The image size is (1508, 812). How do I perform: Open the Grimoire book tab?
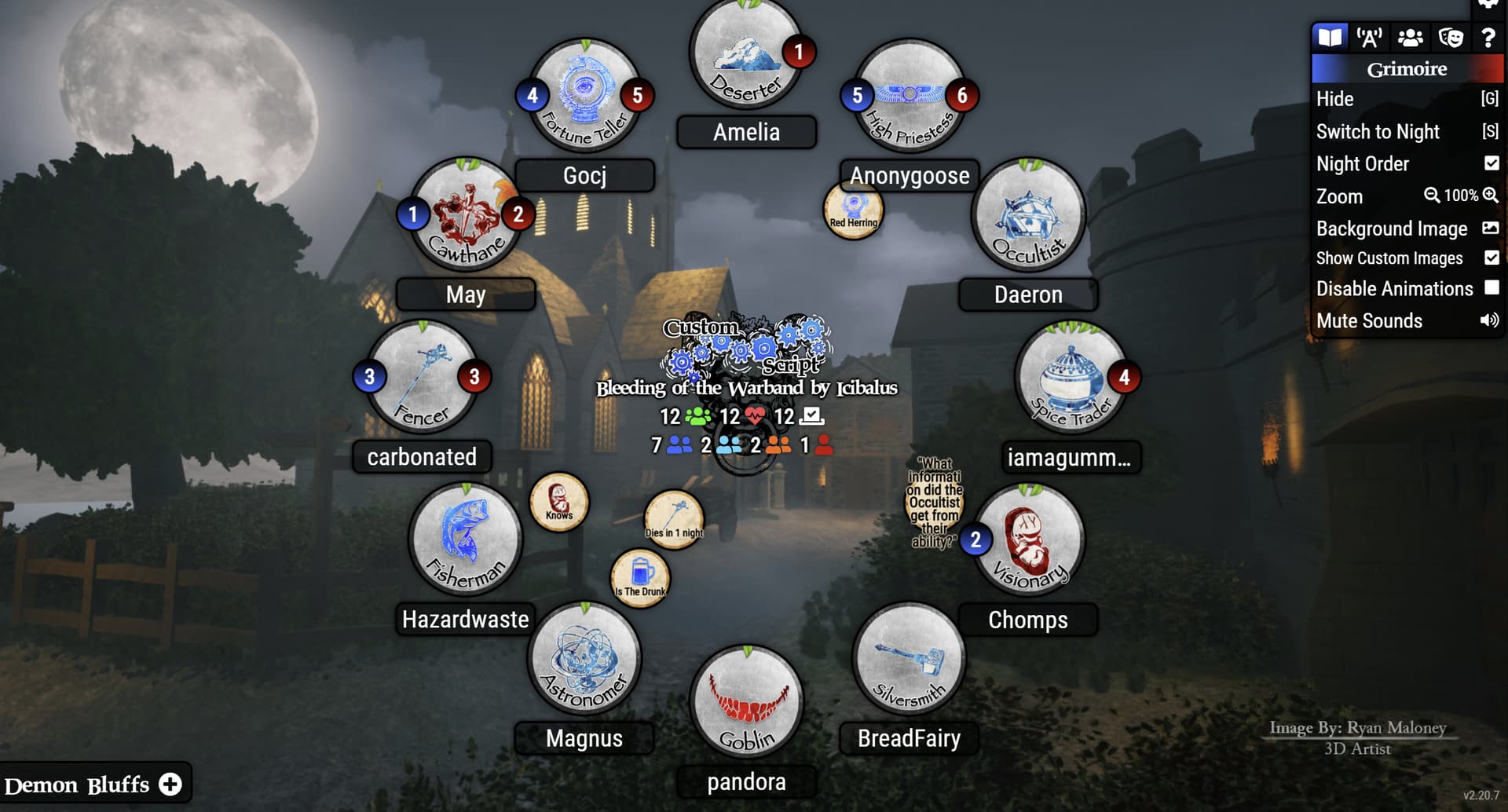1330,37
